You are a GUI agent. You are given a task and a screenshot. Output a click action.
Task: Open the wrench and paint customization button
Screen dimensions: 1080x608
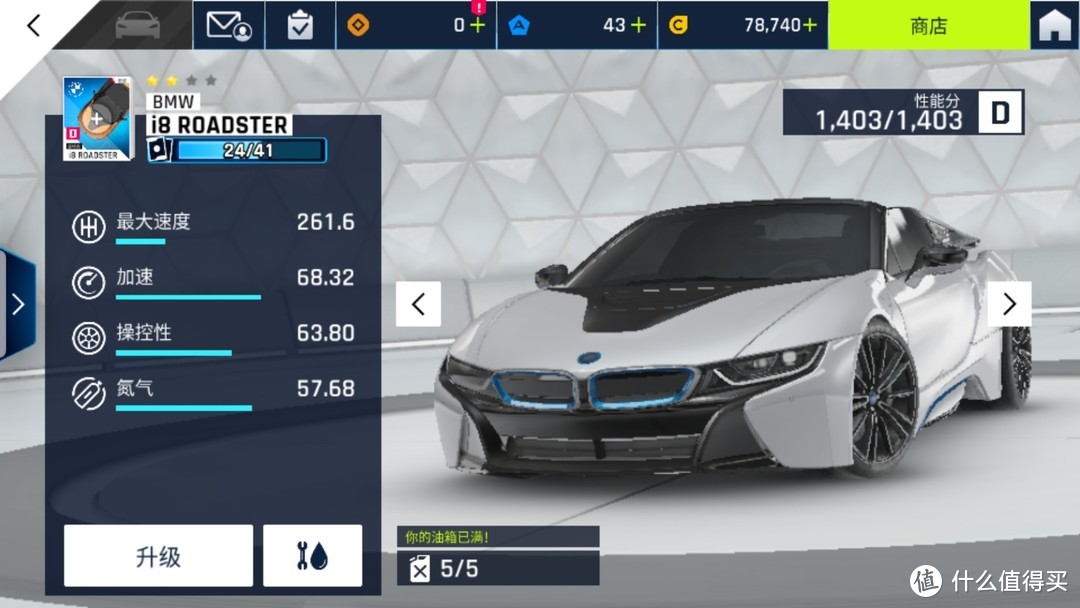tap(312, 556)
